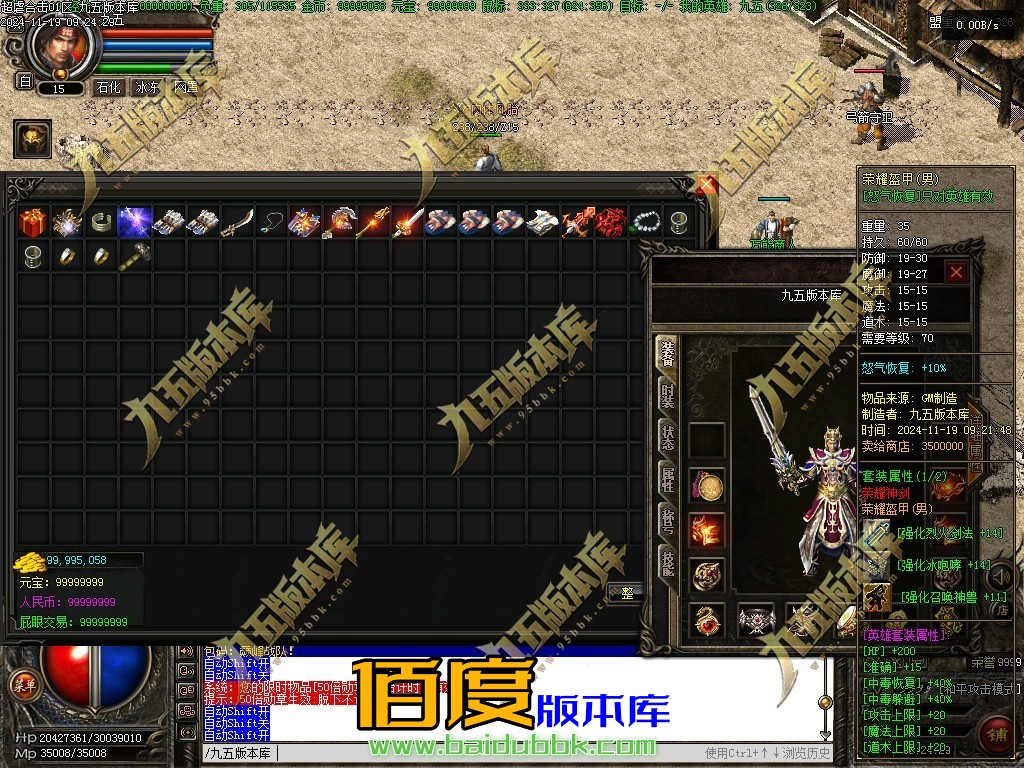Close the character equipment panel
This screenshot has width=1024, height=768.
point(957,271)
